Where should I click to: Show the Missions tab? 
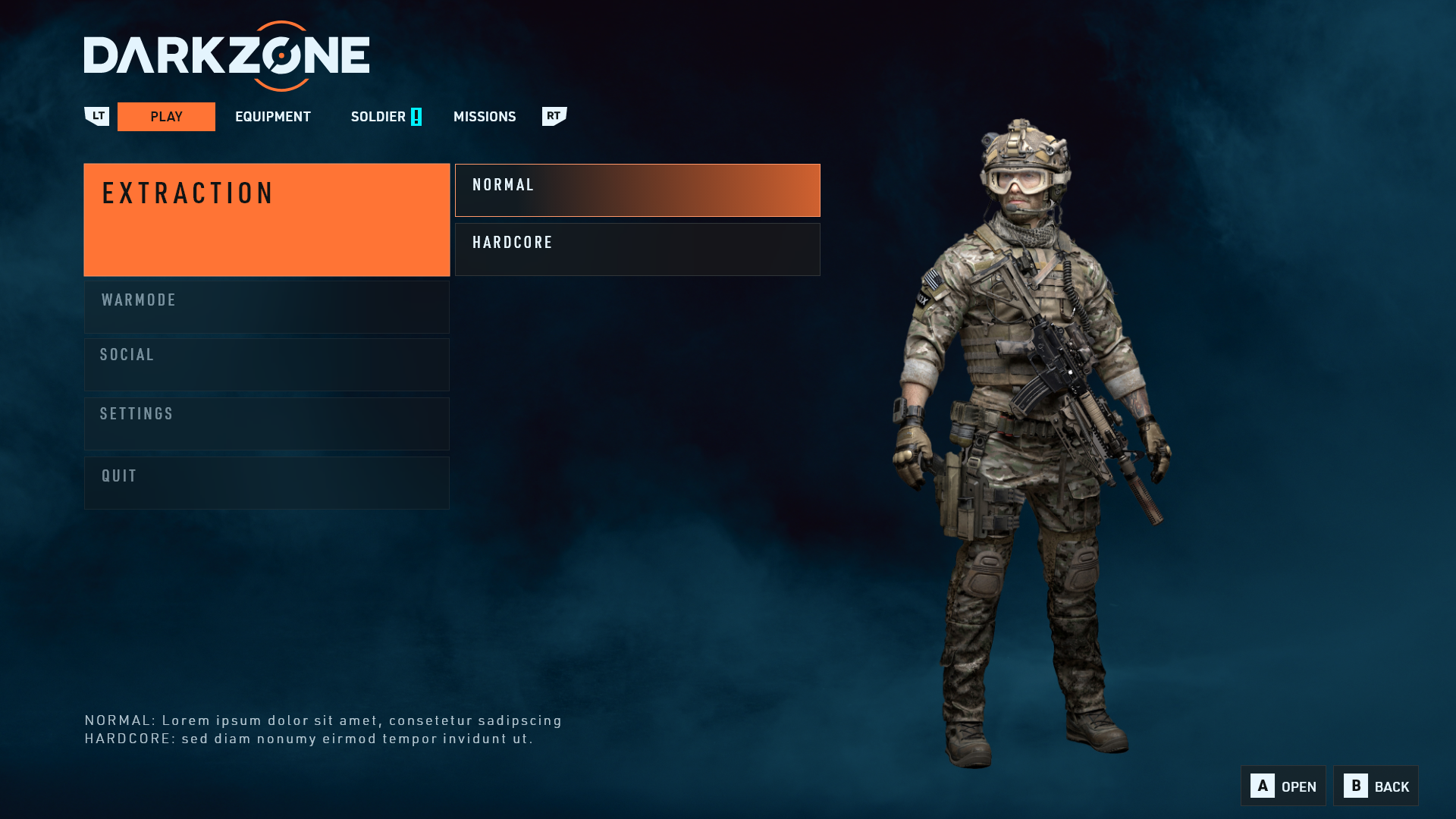[x=485, y=117]
